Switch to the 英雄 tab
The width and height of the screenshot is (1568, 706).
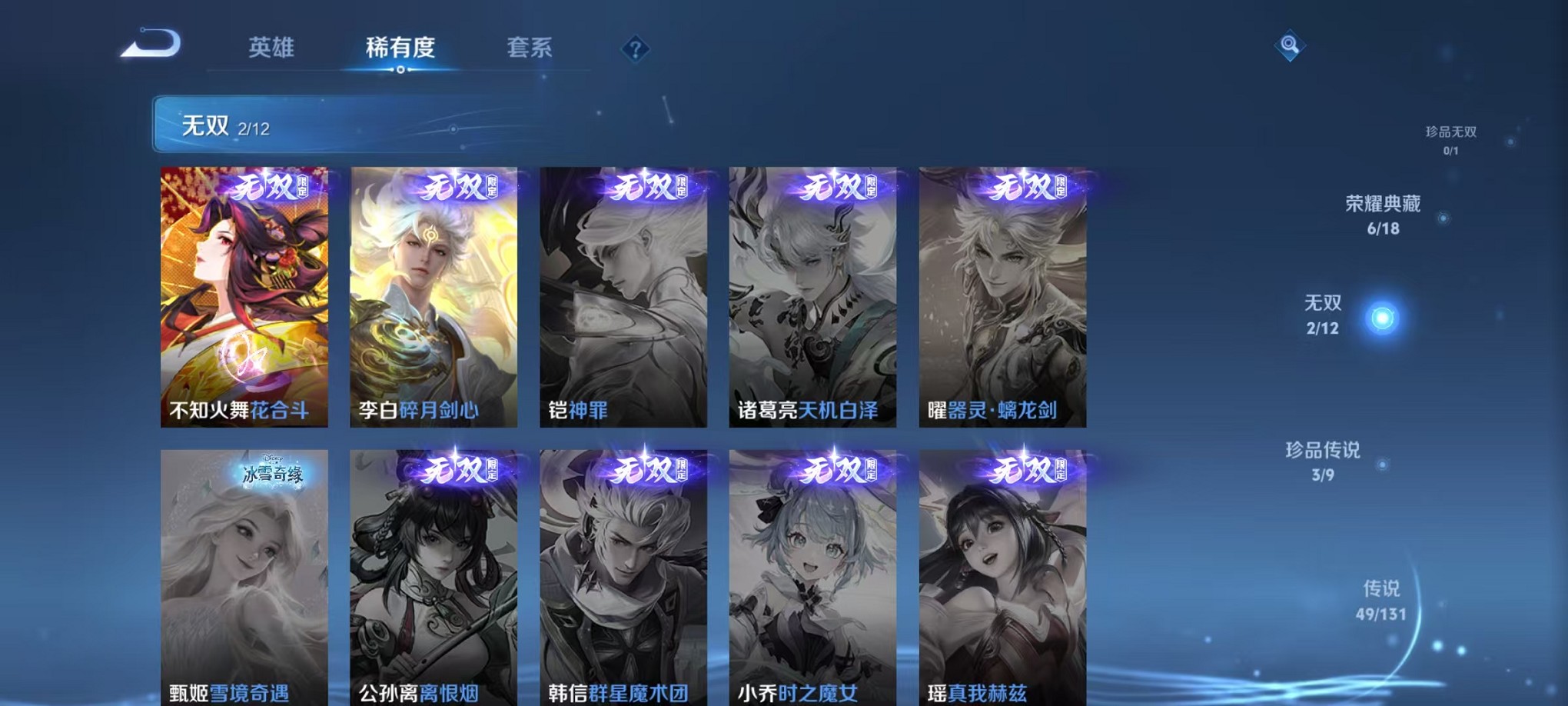[274, 46]
